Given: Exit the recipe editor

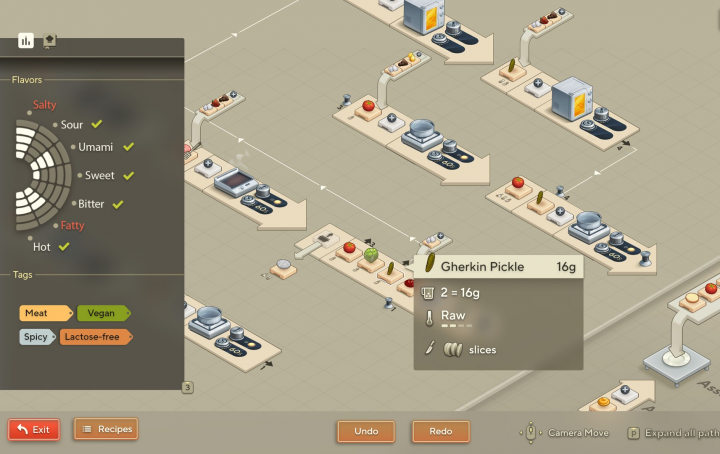Looking at the screenshot, I should coord(34,429).
